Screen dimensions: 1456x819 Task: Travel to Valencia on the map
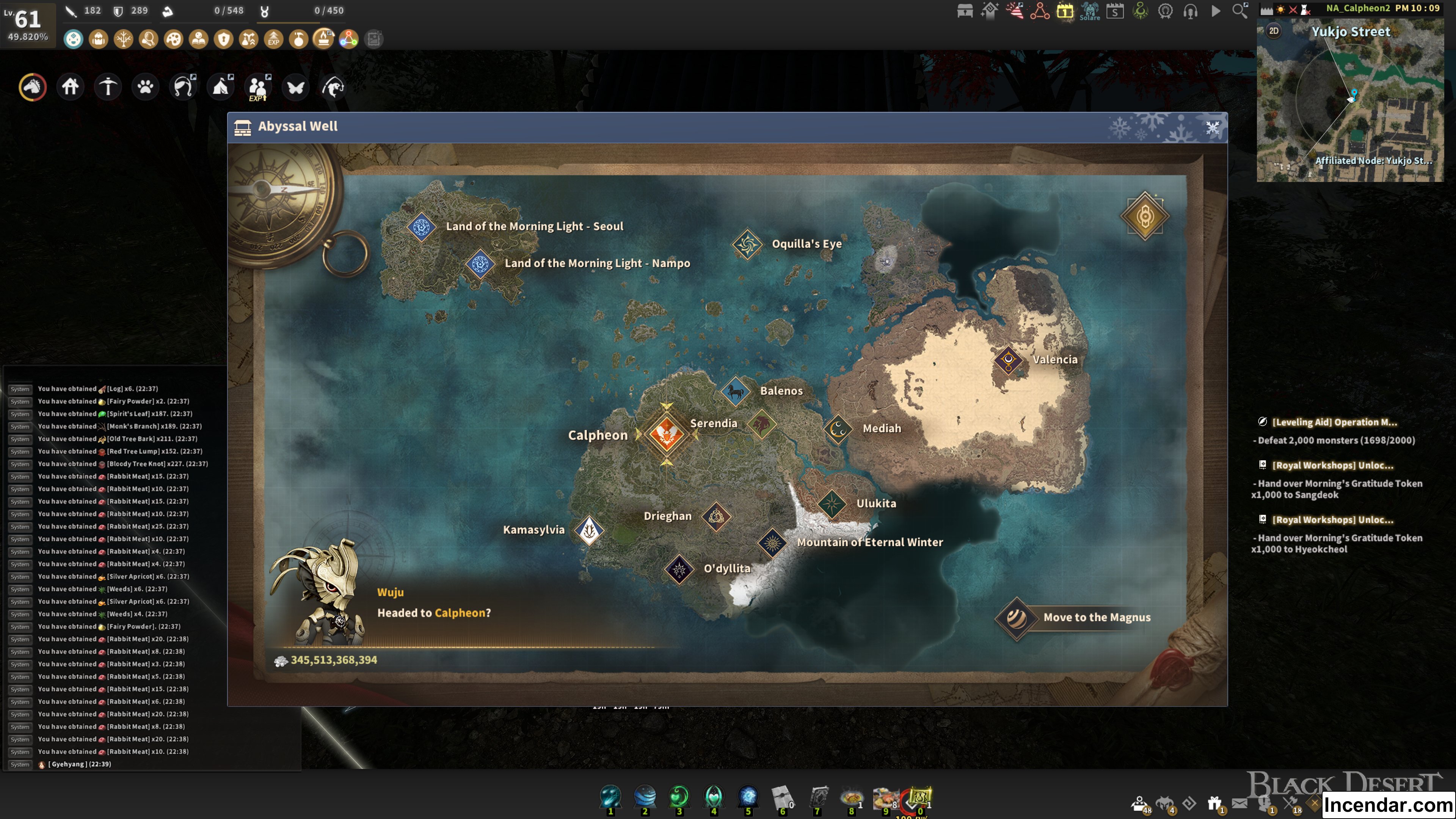[x=1008, y=360]
